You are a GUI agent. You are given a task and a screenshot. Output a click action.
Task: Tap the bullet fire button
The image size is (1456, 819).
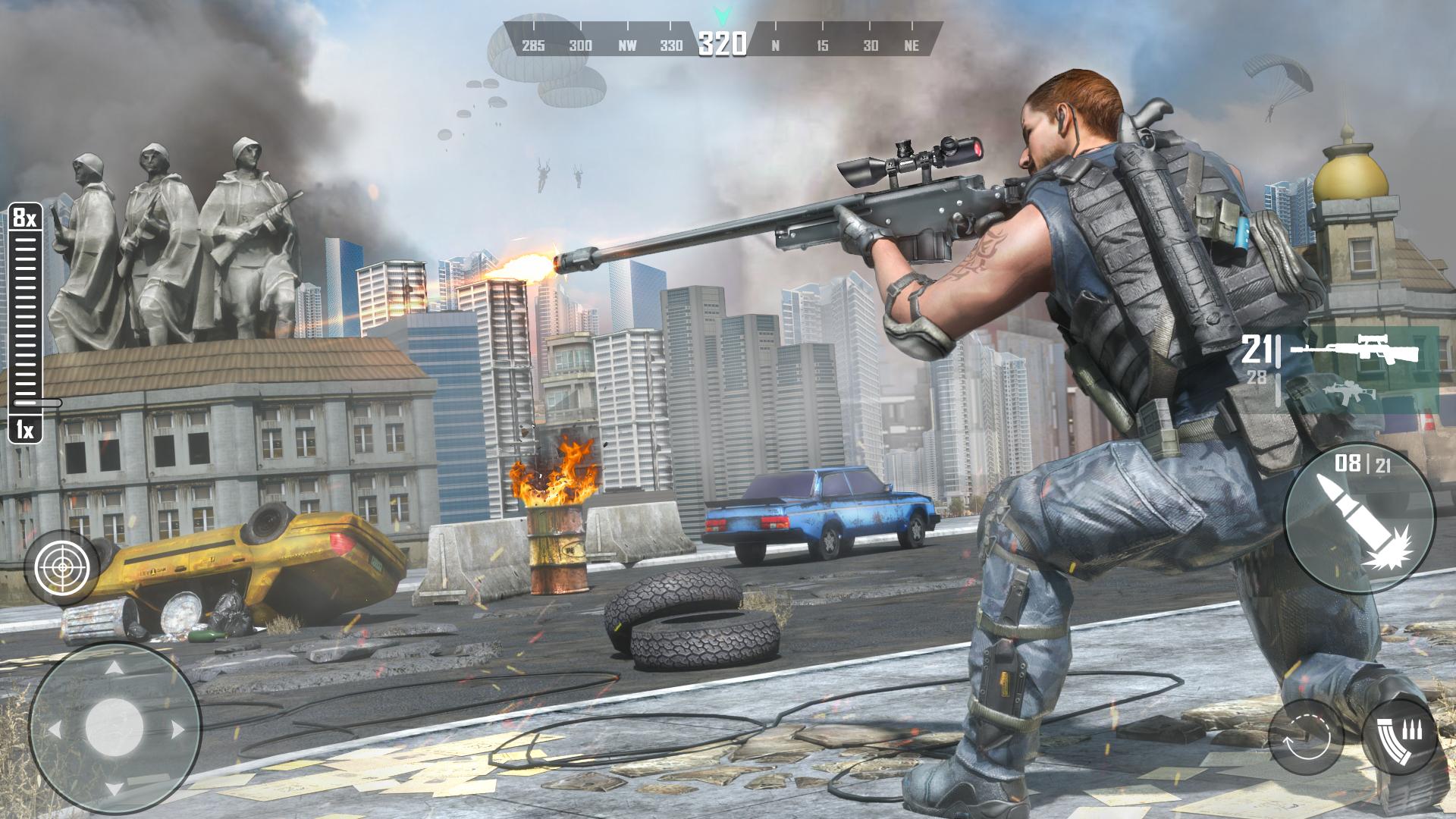pos(1359,517)
